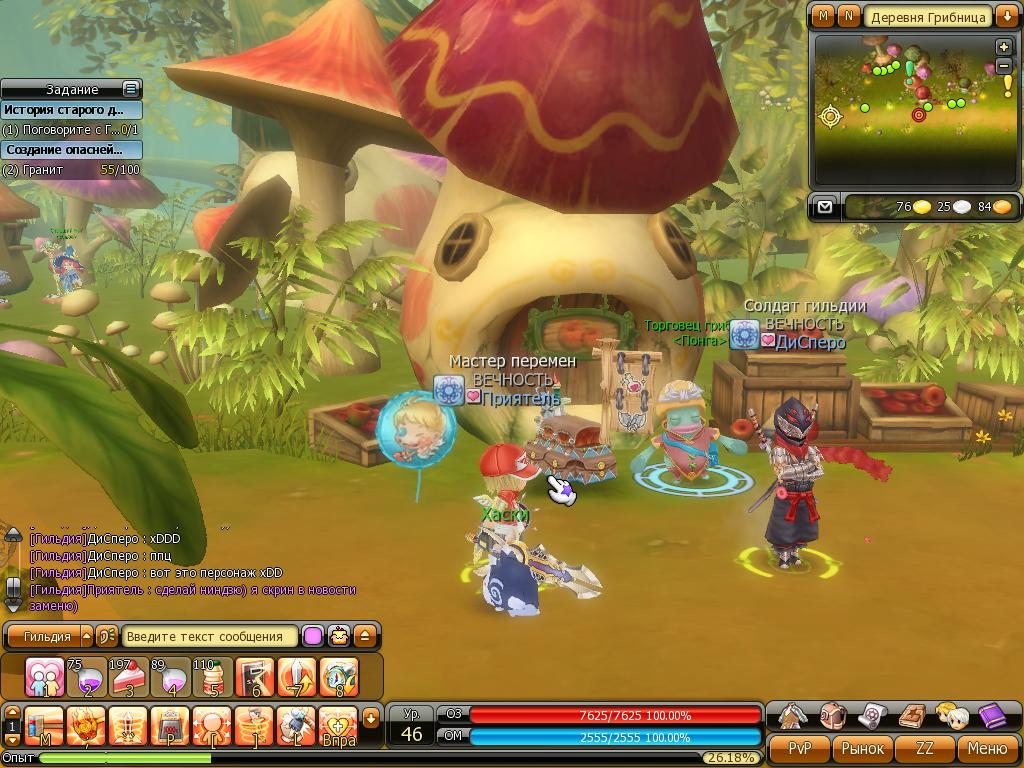1024x768 pixels.
Task: Toggle the Задание quest panel list button
Action: coord(130,89)
